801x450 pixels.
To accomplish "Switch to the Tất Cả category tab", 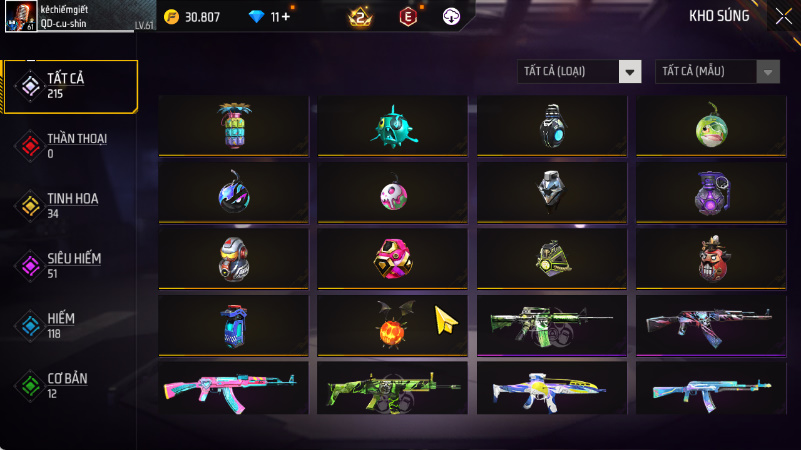I will coord(70,86).
